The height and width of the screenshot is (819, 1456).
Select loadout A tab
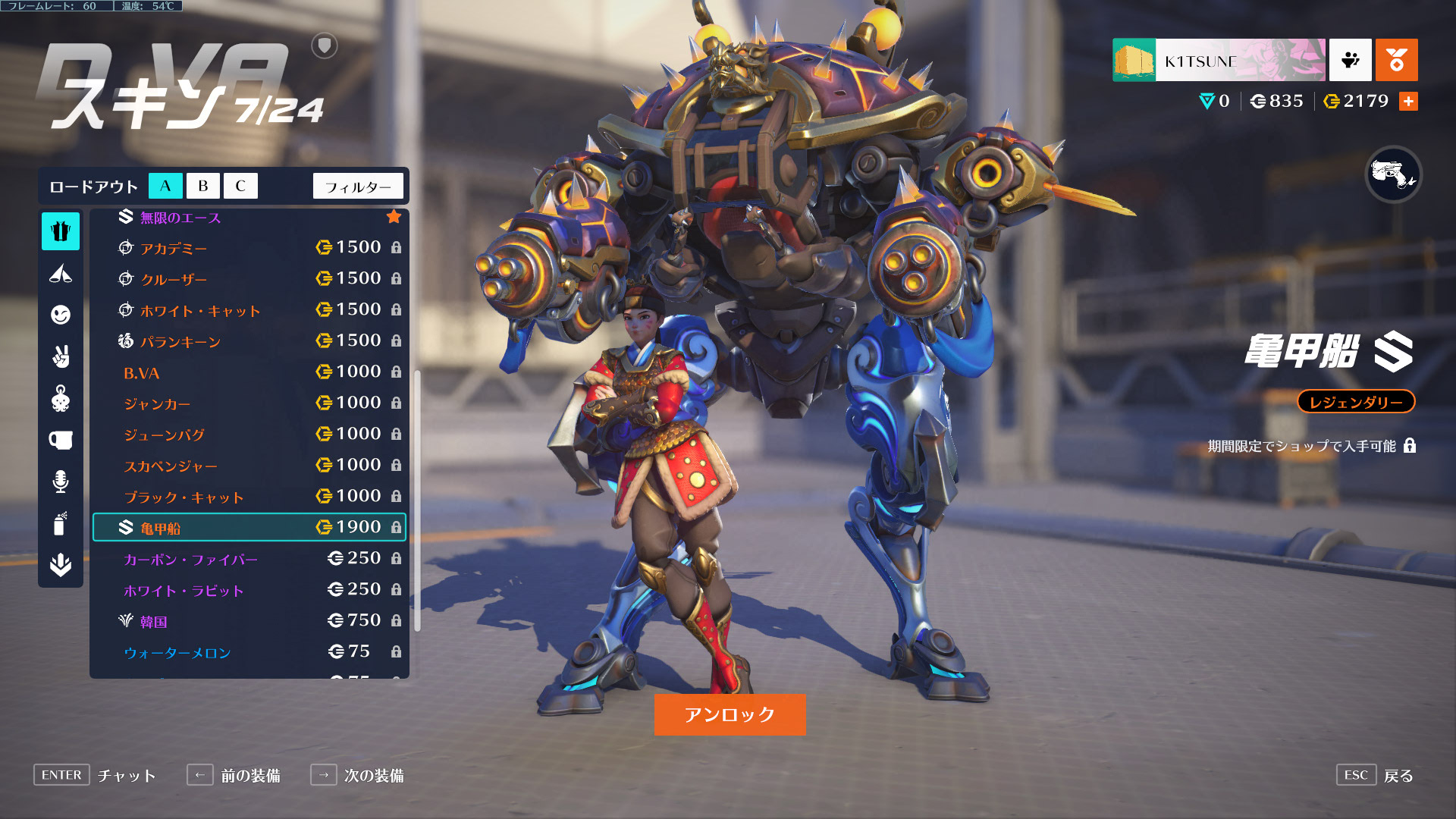(165, 186)
